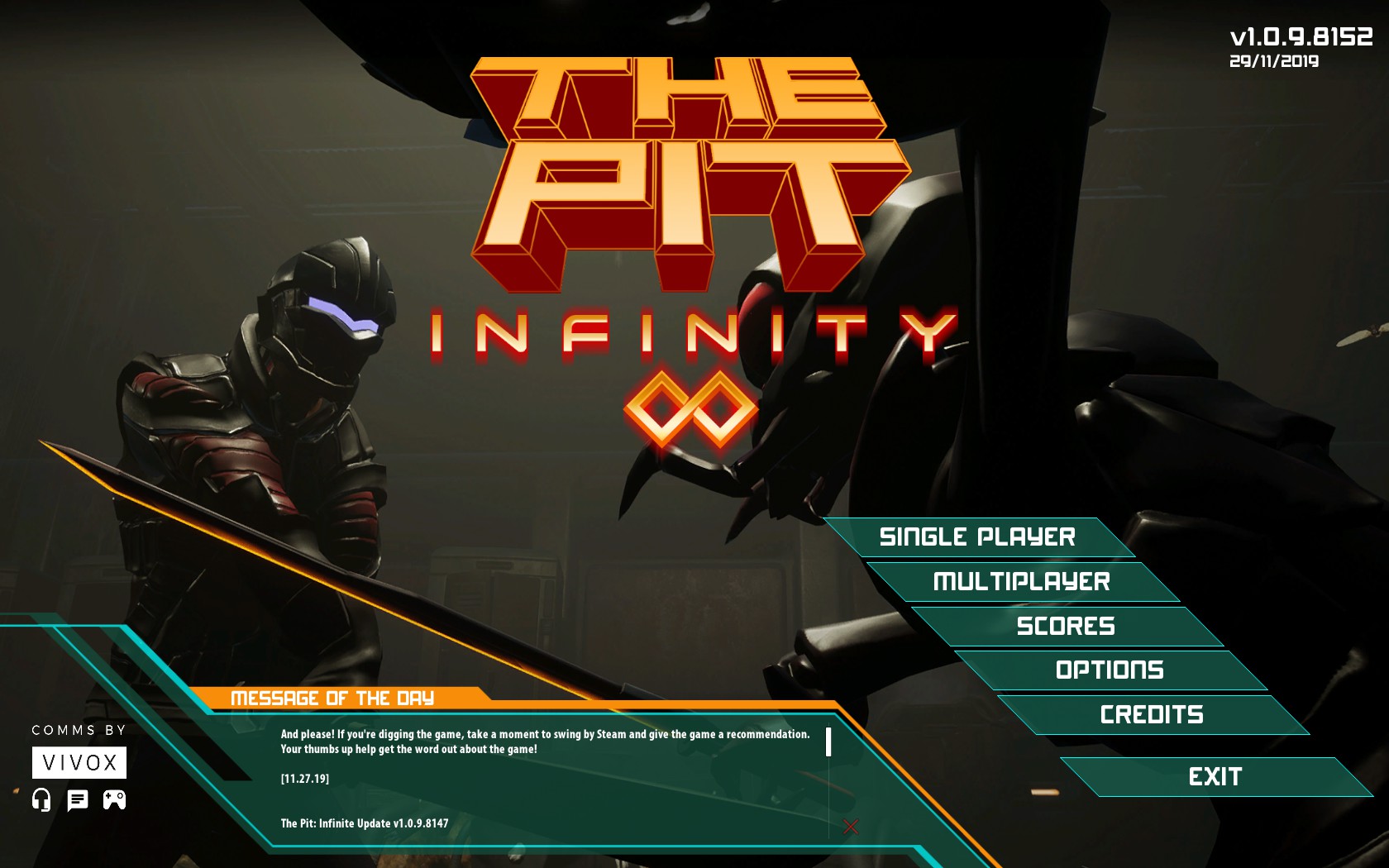
Task: Click the Message of the Day header
Action: (332, 697)
